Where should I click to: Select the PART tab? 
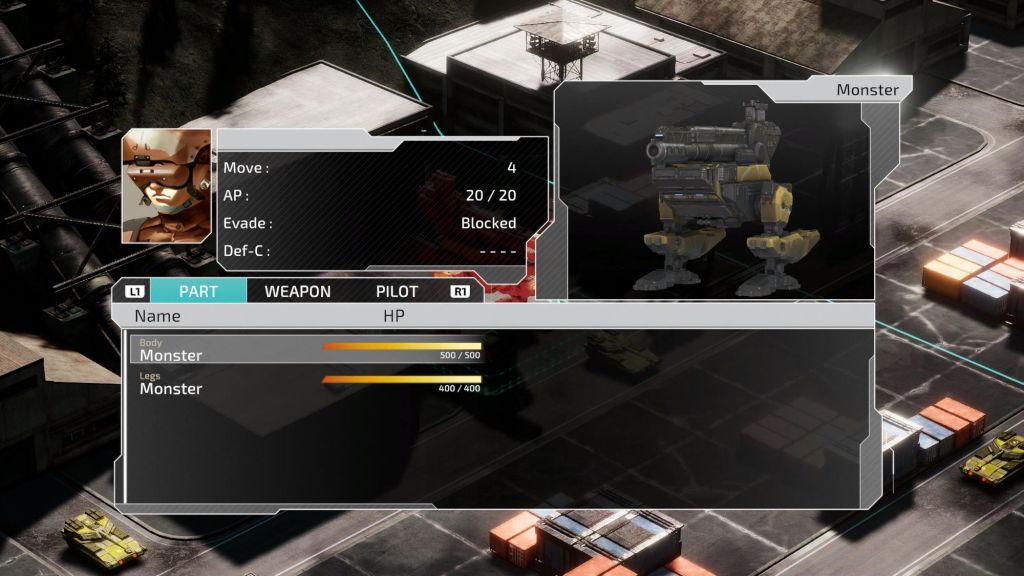[198, 292]
